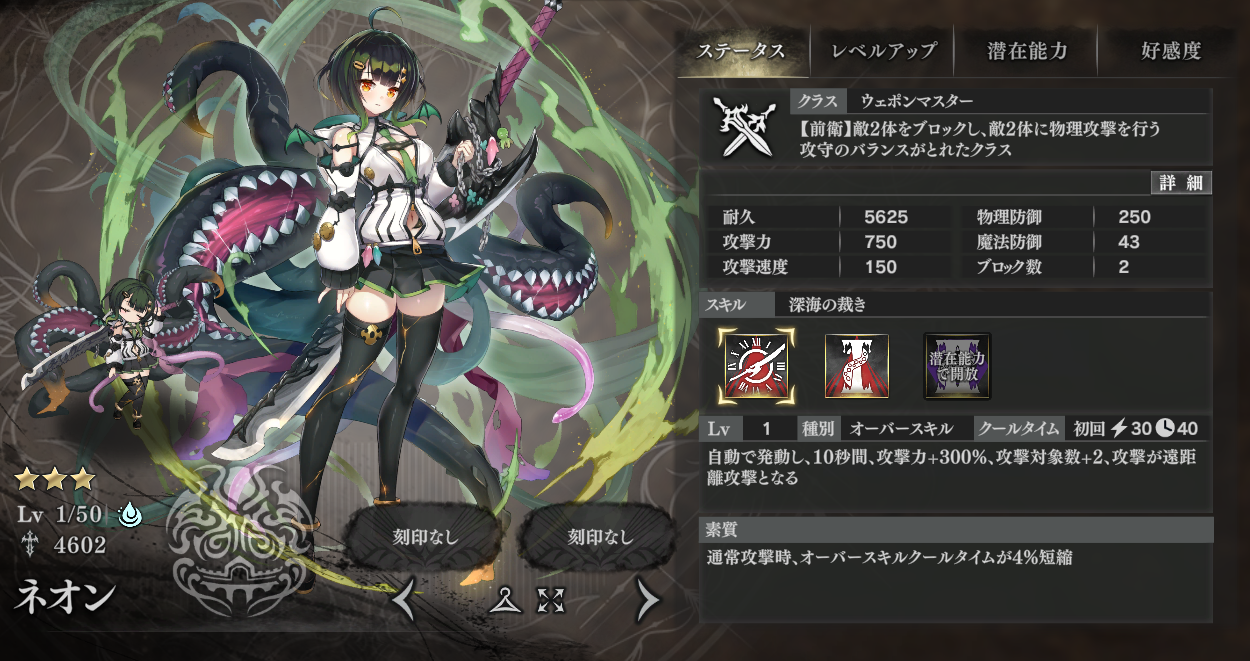Go to the previous character arrow

pyautogui.click(x=403, y=600)
